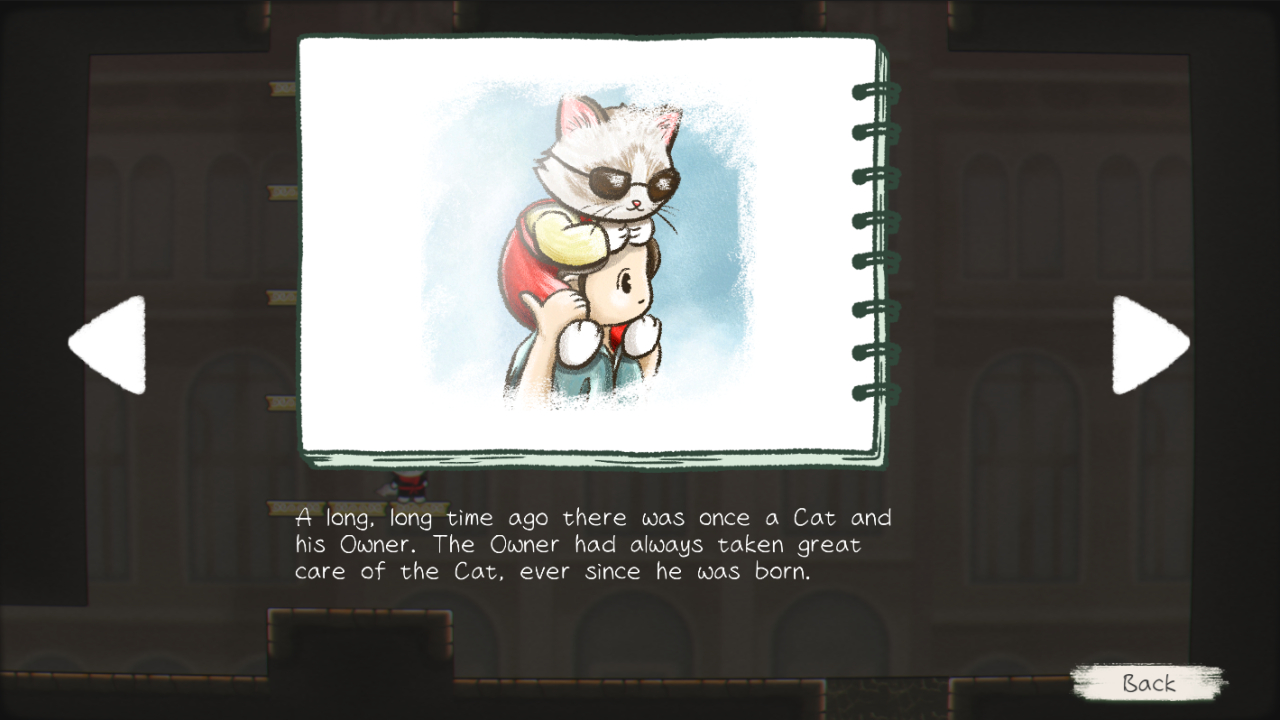Click the small red character sprite below the page
Screen dimensions: 1280x720
click(x=408, y=487)
